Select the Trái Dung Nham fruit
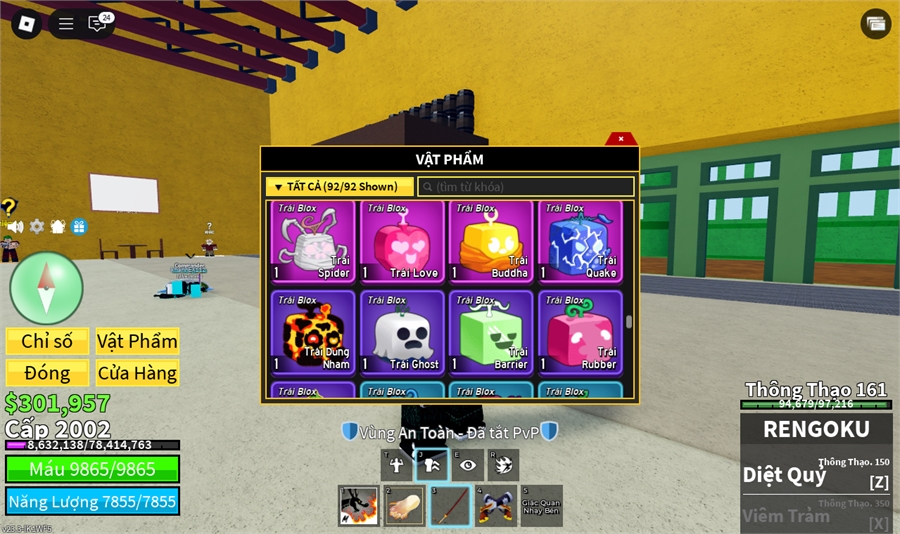This screenshot has height=534, width=900. (x=313, y=333)
